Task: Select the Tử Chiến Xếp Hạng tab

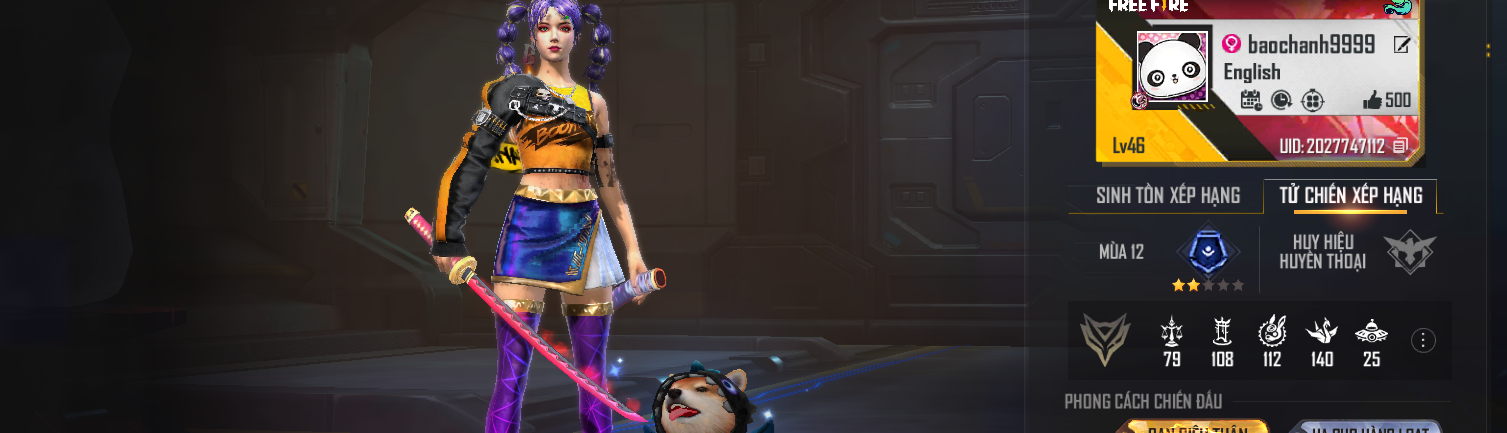Action: click(1350, 196)
